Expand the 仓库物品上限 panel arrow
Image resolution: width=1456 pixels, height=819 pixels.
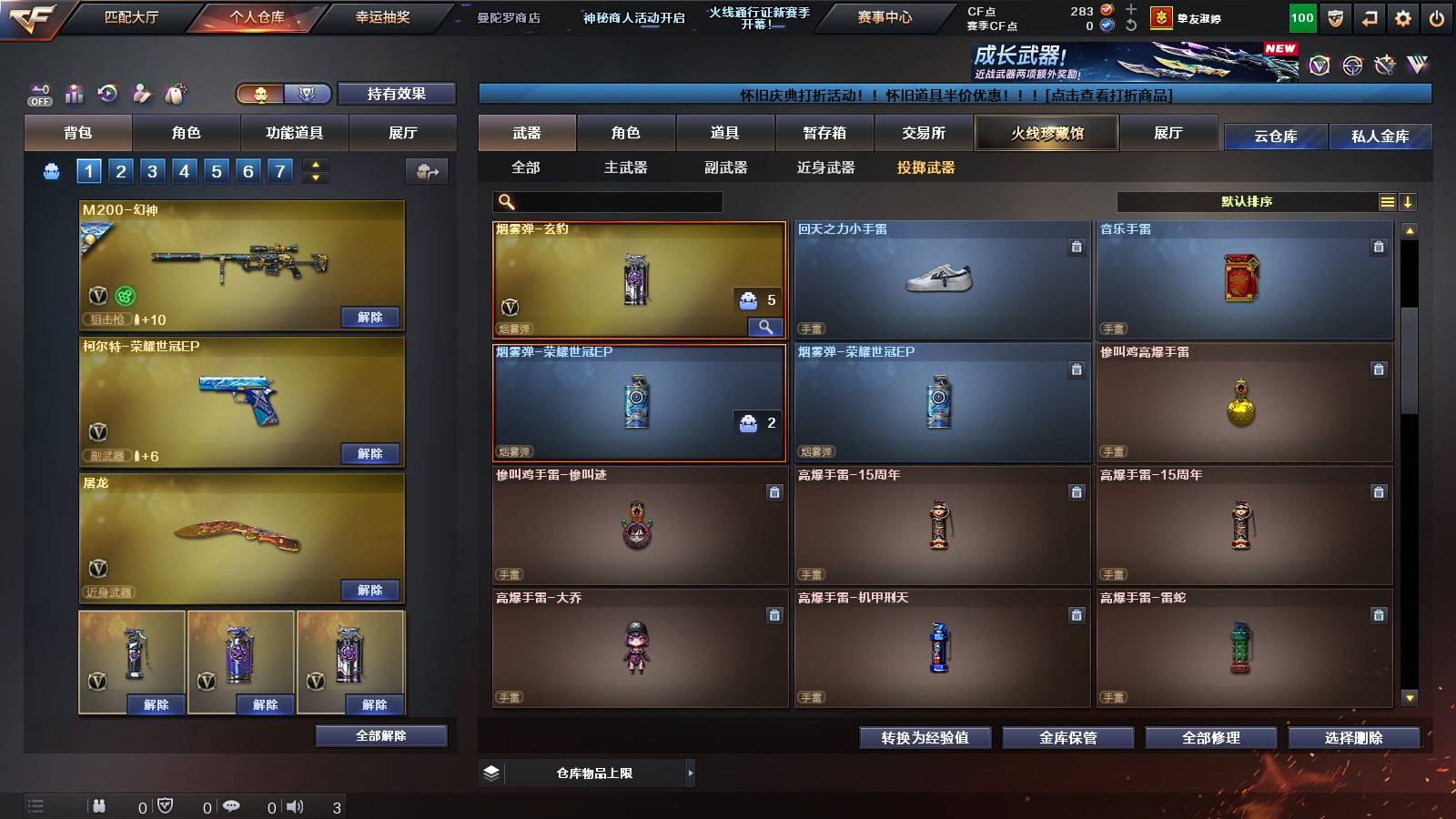click(692, 772)
